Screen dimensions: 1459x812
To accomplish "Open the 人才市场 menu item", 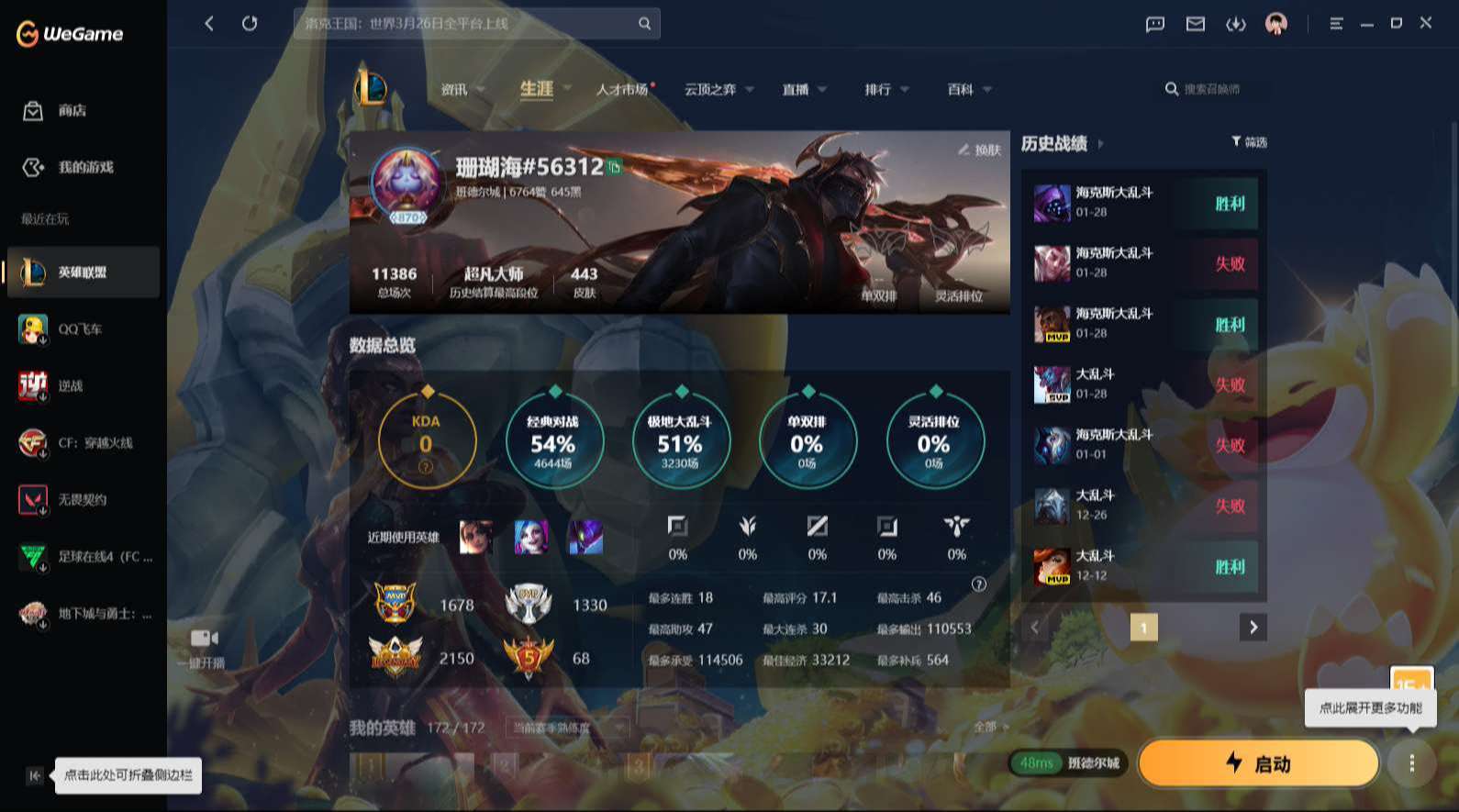I will 623,89.
